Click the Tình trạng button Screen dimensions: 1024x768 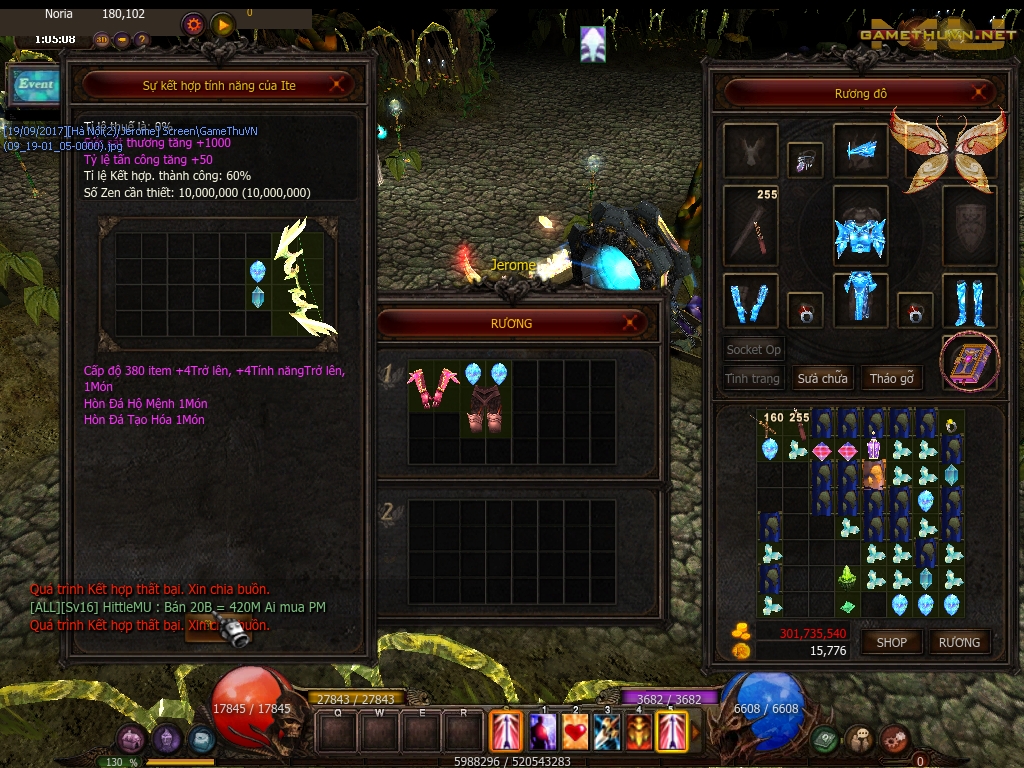pyautogui.click(x=752, y=378)
